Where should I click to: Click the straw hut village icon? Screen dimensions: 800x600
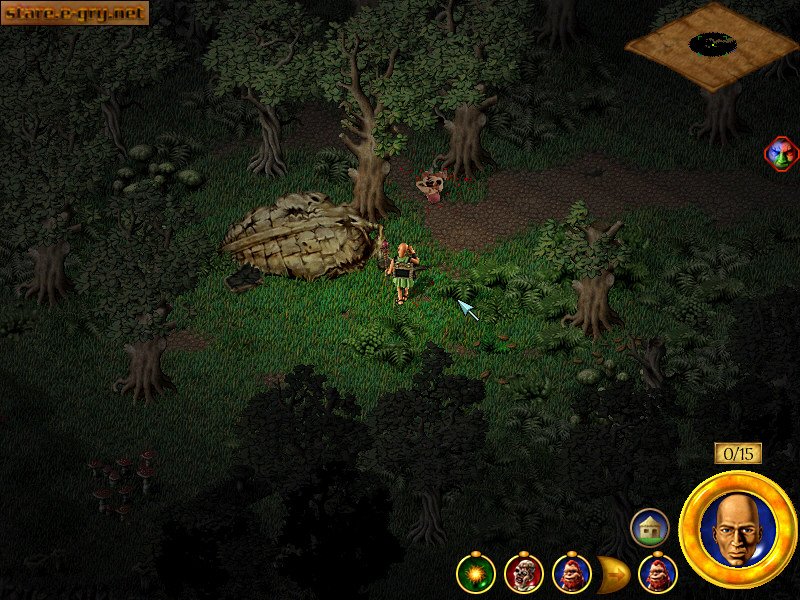point(649,527)
